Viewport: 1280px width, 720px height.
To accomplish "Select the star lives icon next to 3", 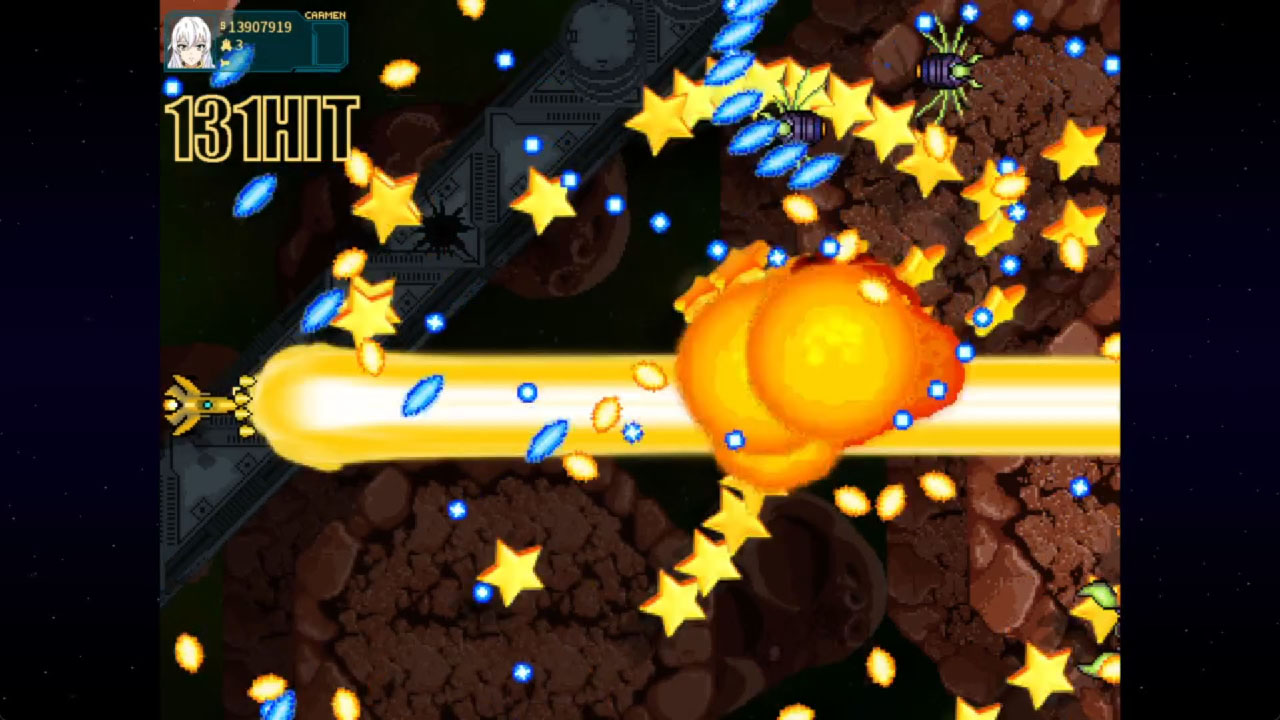I will point(228,44).
